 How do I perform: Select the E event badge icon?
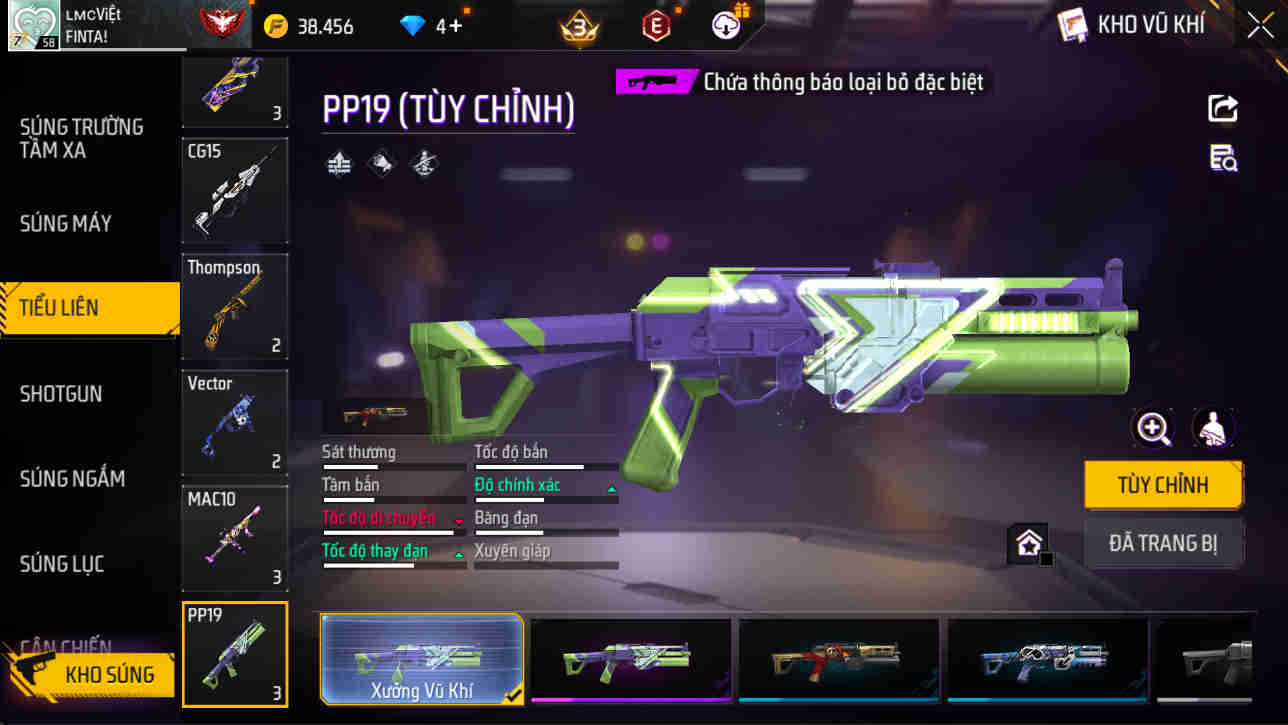pos(657,27)
